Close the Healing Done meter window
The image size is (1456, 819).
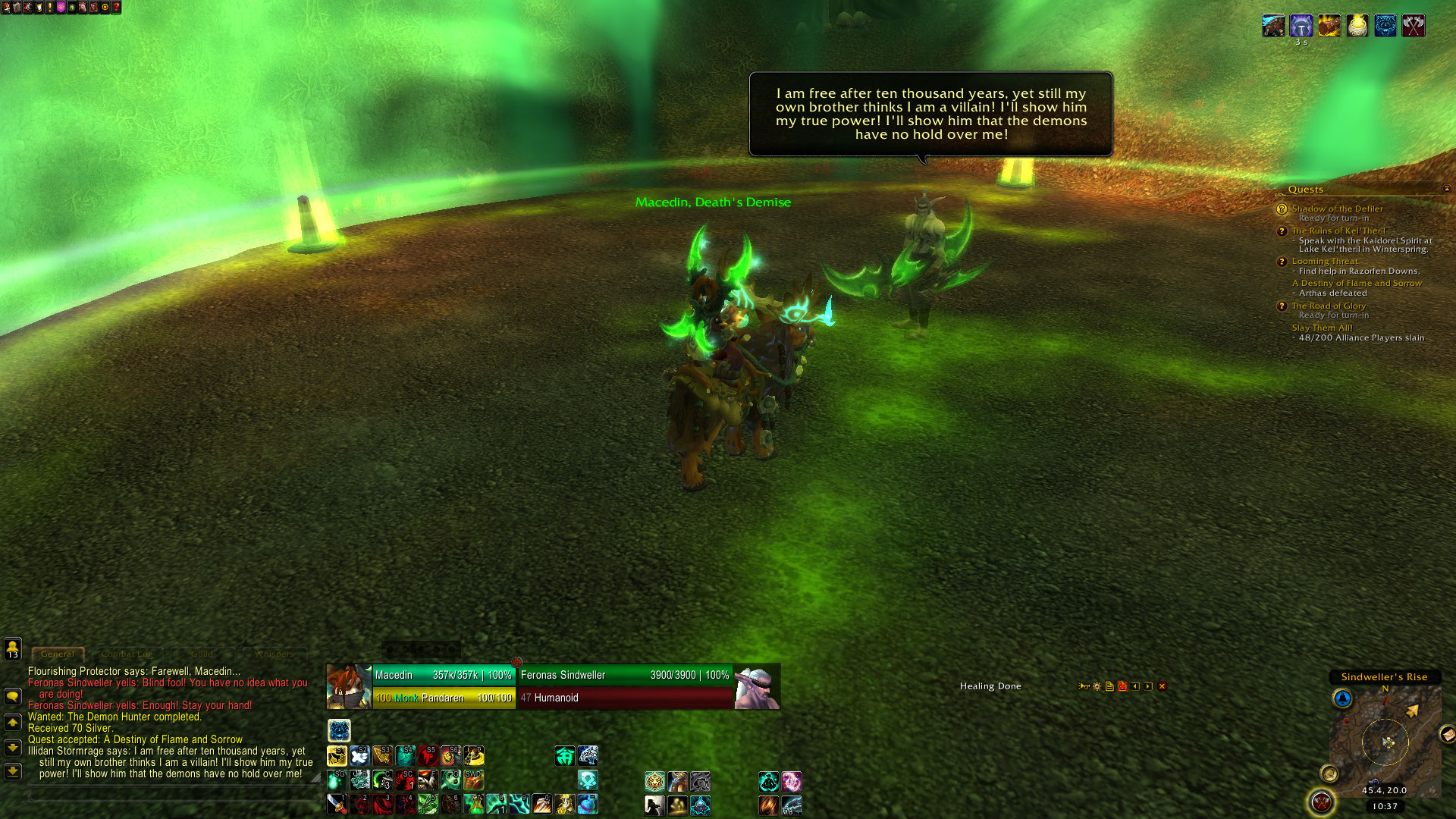pos(1162,686)
